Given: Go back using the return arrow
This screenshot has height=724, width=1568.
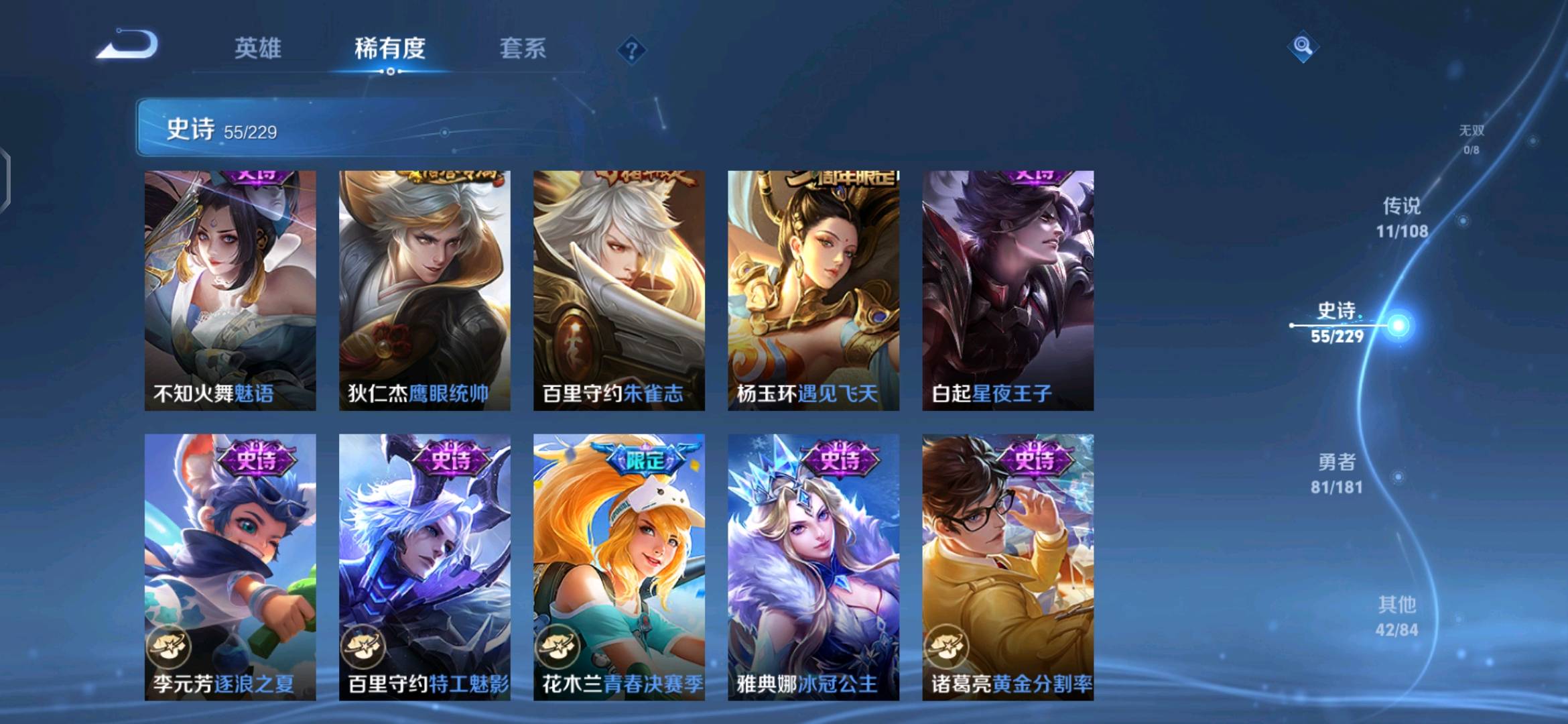Looking at the screenshot, I should pyautogui.click(x=127, y=46).
